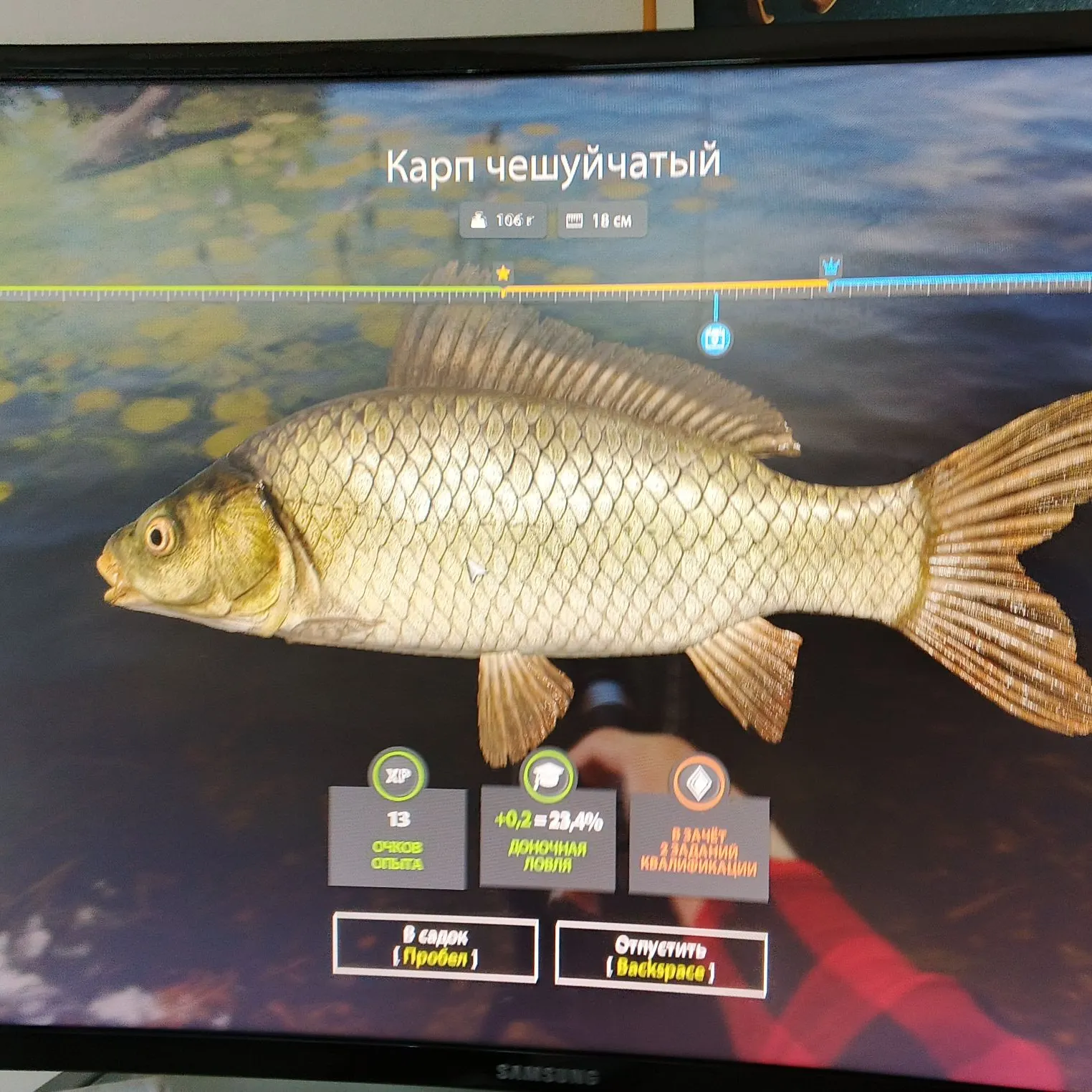Click the blue camera marker on the scale
The height and width of the screenshot is (1092, 1092).
point(716,338)
